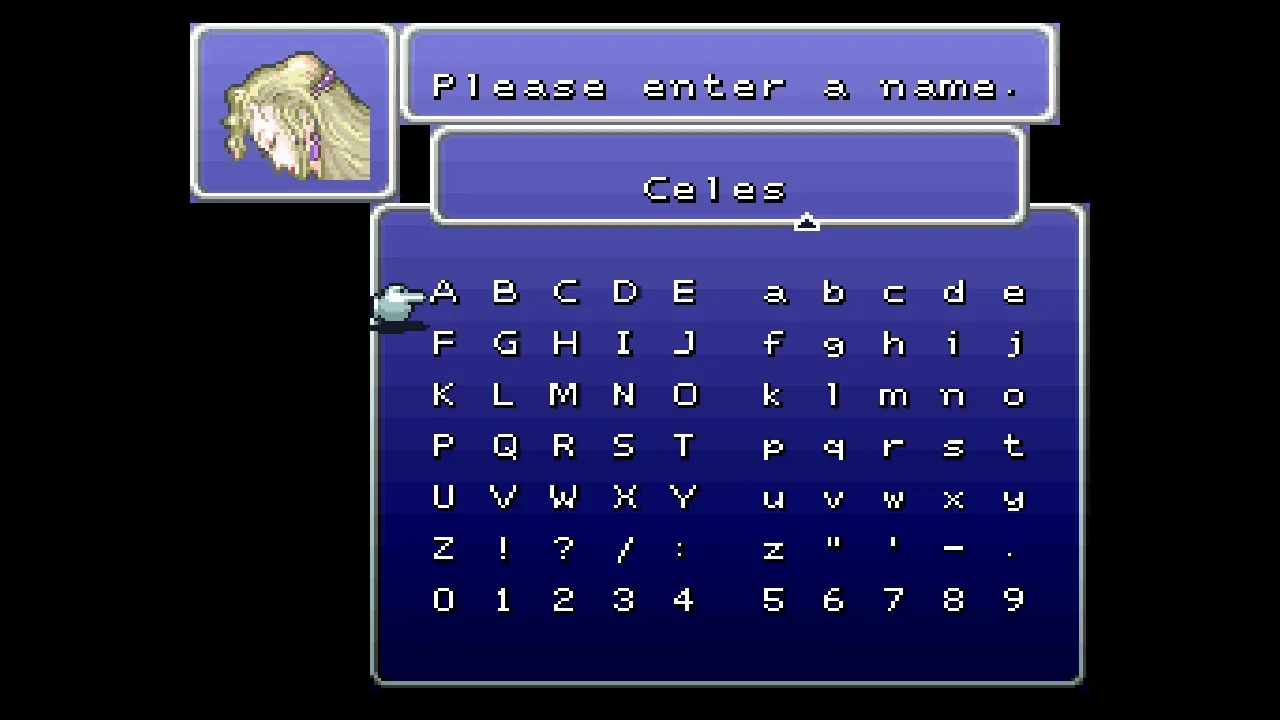Select the lowercase letter c

tap(893, 293)
